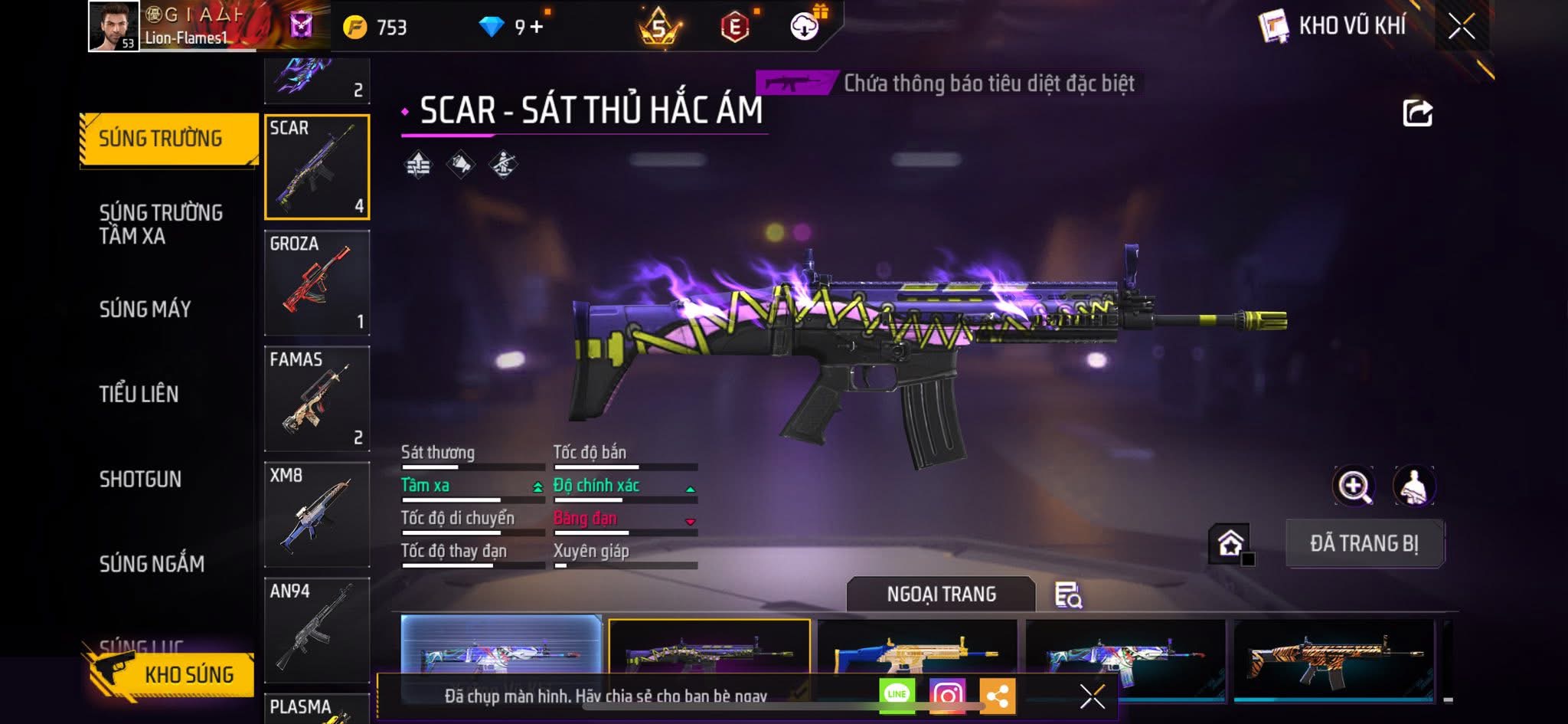Image resolution: width=1568 pixels, height=724 pixels.
Task: Close the Kho Vũ Khí screen
Action: click(x=1461, y=27)
